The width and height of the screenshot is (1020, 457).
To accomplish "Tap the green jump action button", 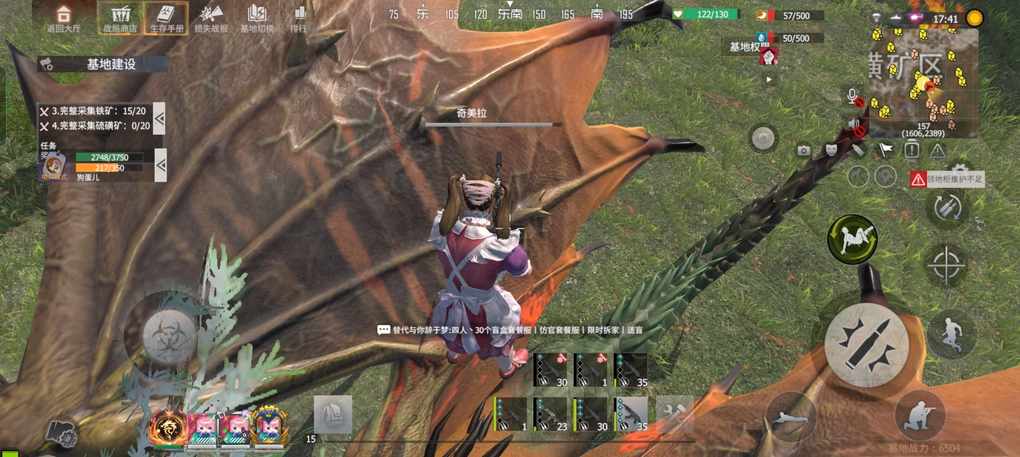I will [851, 239].
